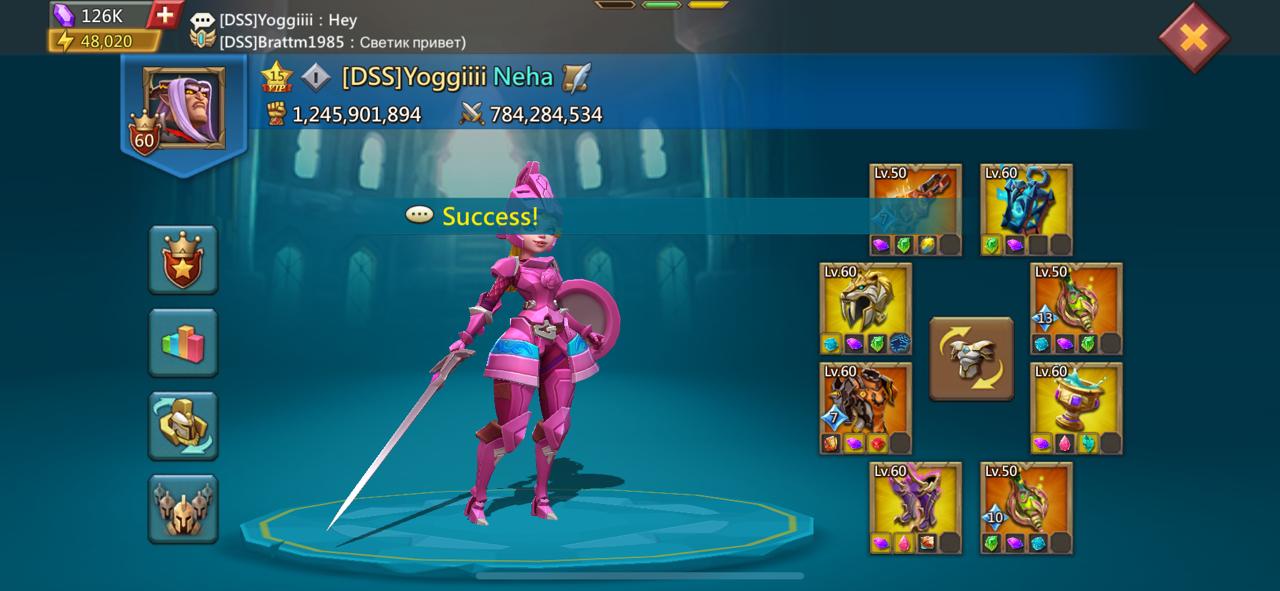This screenshot has height=591, width=1280.
Task: Show the colored bar chart stats button
Action: [183, 342]
